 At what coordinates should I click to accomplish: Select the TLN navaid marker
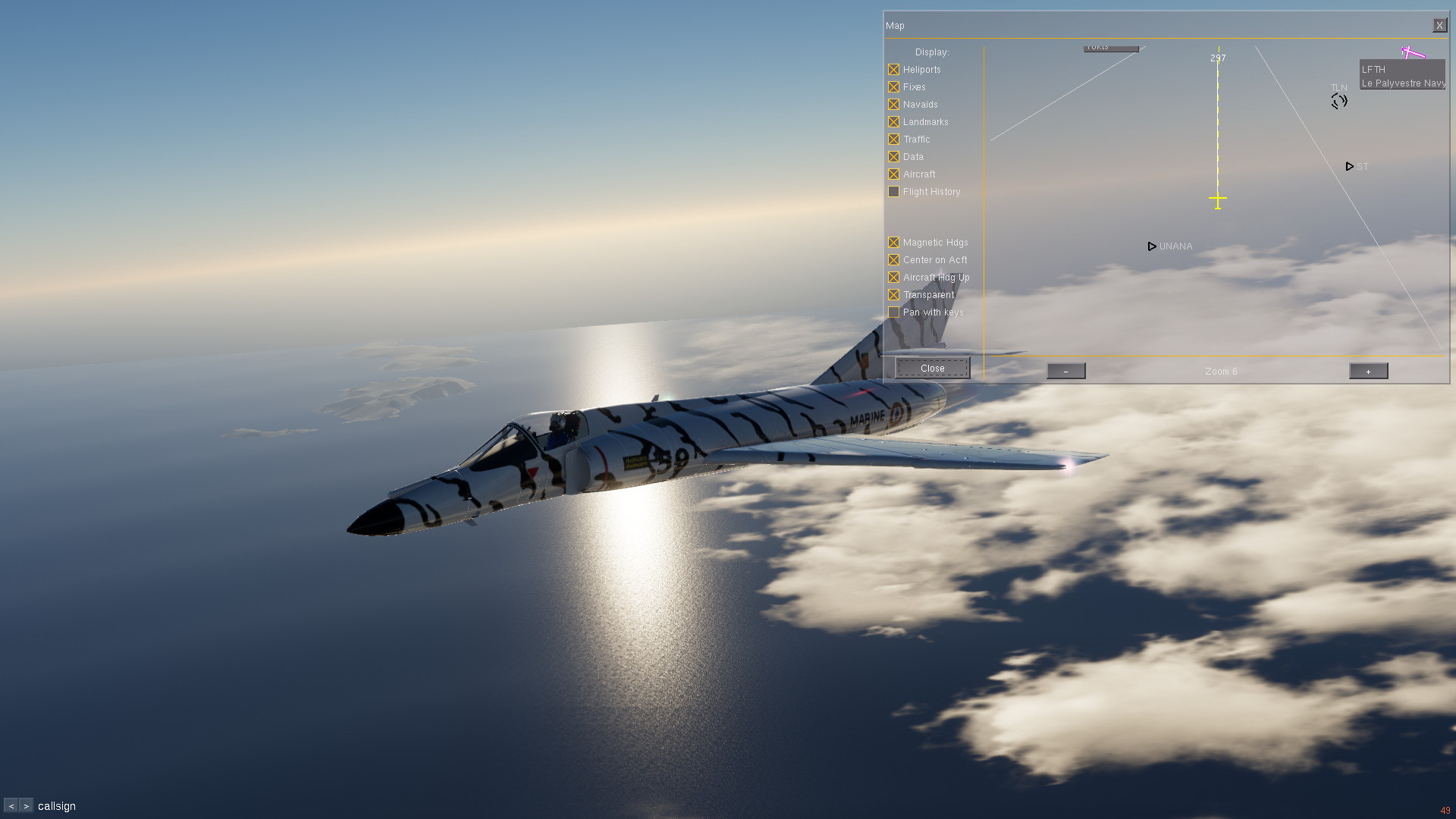tap(1339, 101)
